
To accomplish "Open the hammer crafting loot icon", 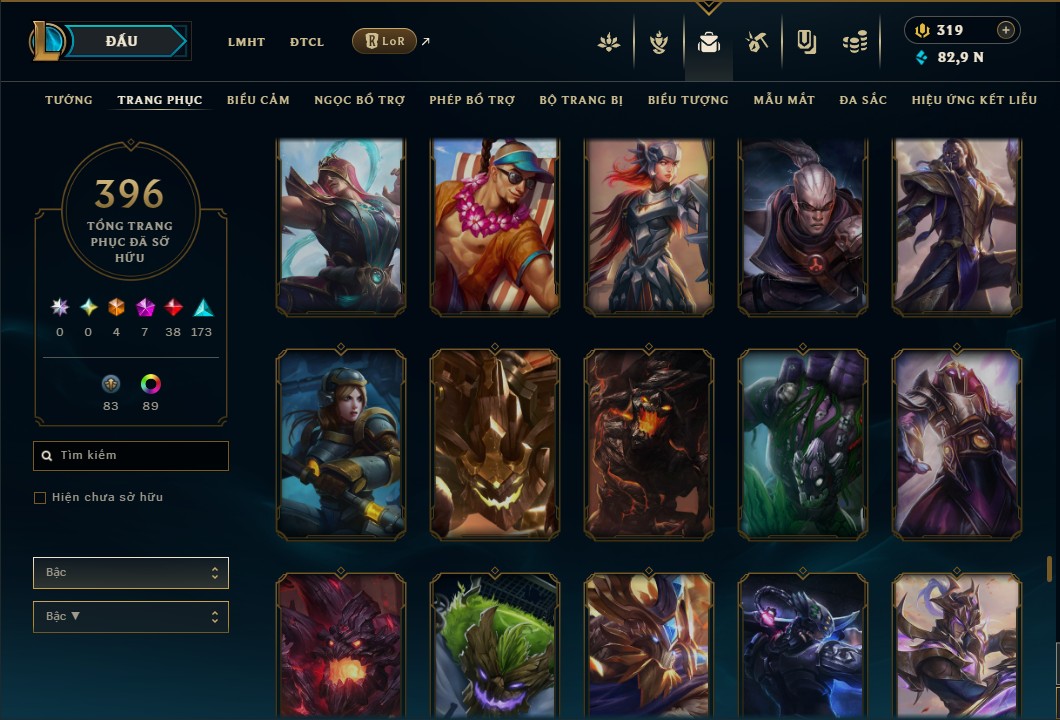I will [756, 42].
